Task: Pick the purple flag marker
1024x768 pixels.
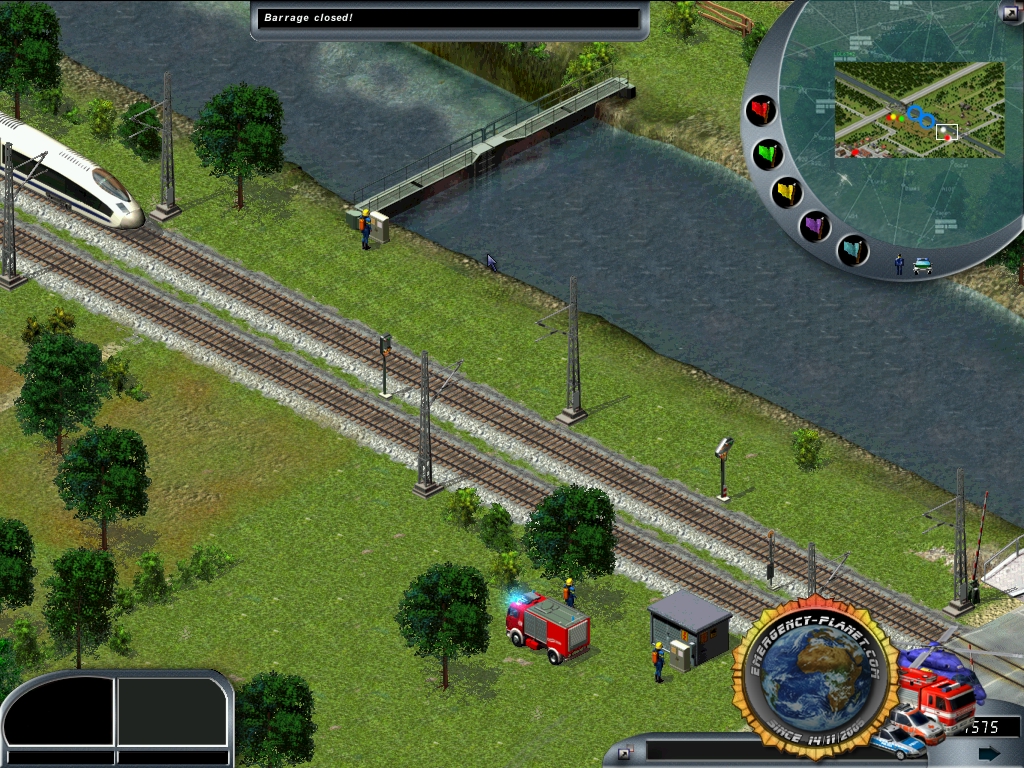Action: (x=816, y=226)
